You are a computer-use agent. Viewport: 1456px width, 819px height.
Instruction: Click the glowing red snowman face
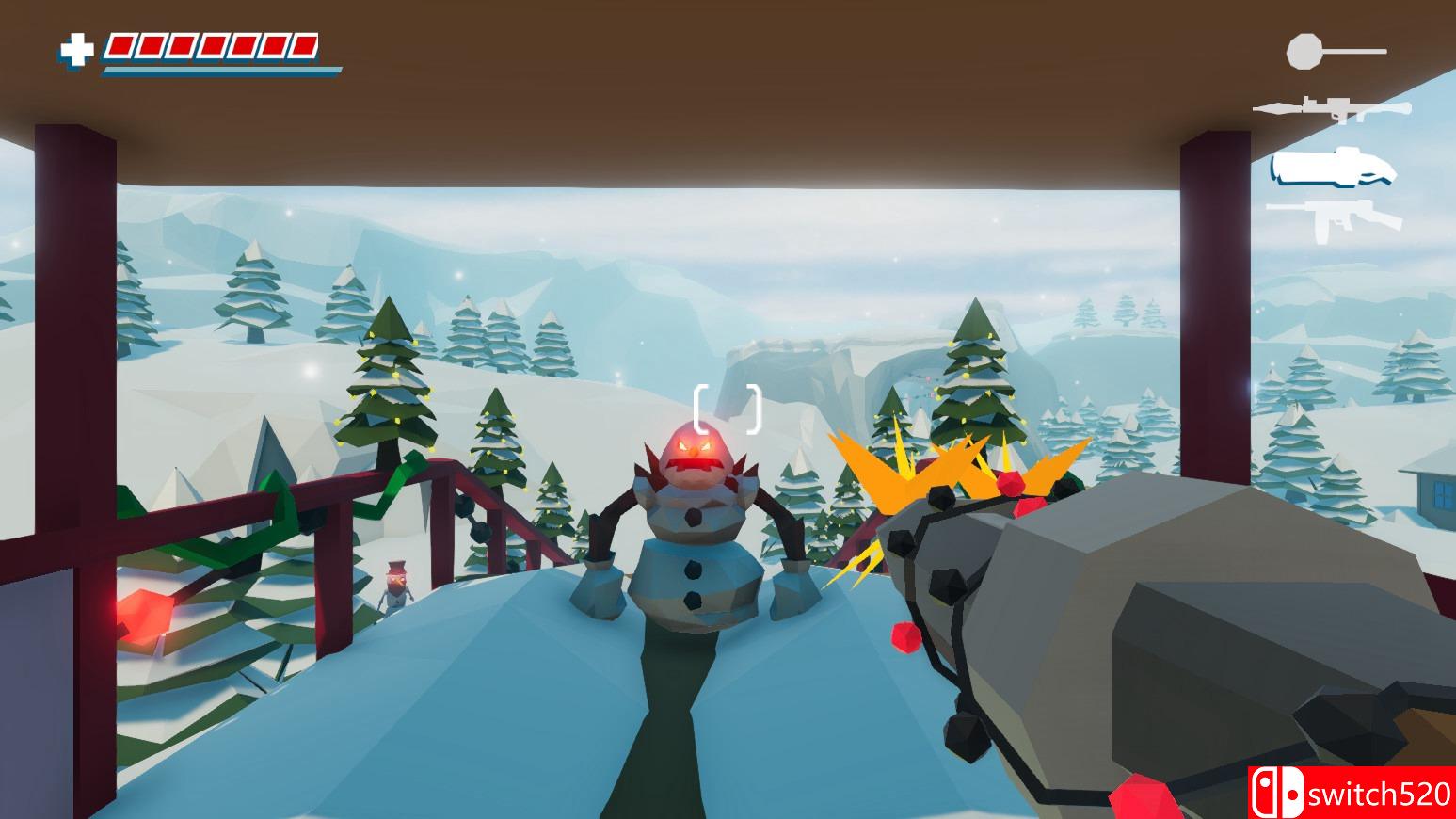(x=696, y=450)
